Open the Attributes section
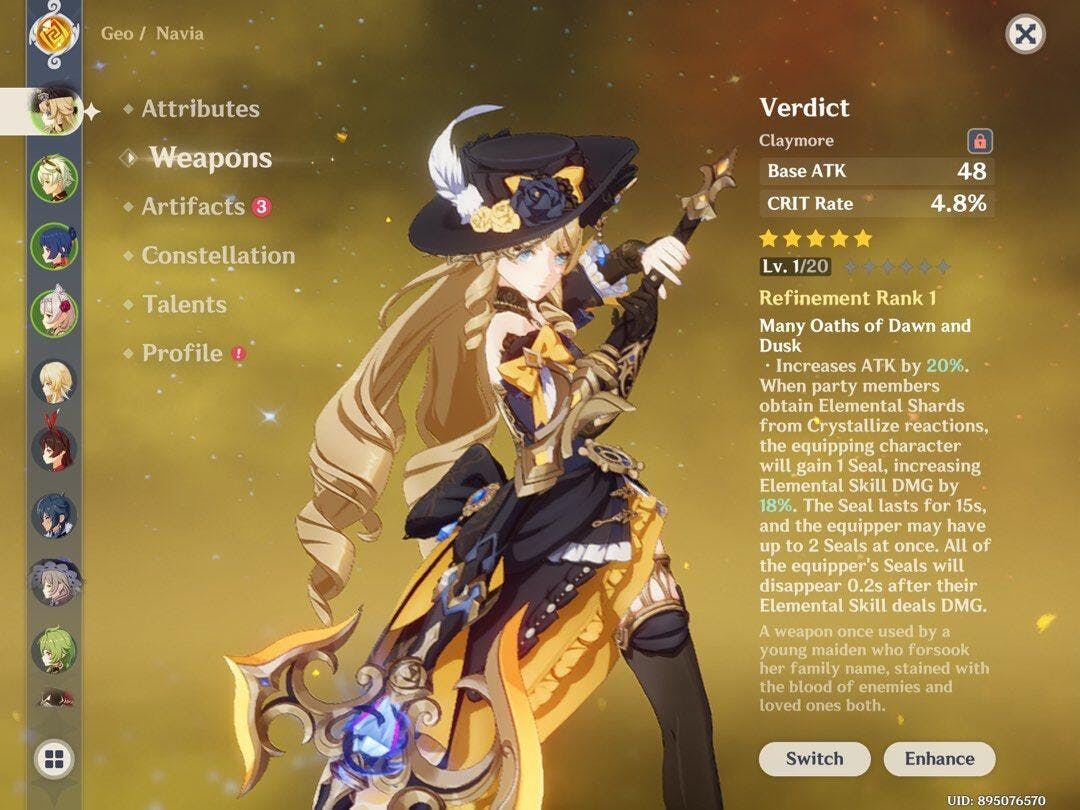The image size is (1080, 810). pos(200,109)
